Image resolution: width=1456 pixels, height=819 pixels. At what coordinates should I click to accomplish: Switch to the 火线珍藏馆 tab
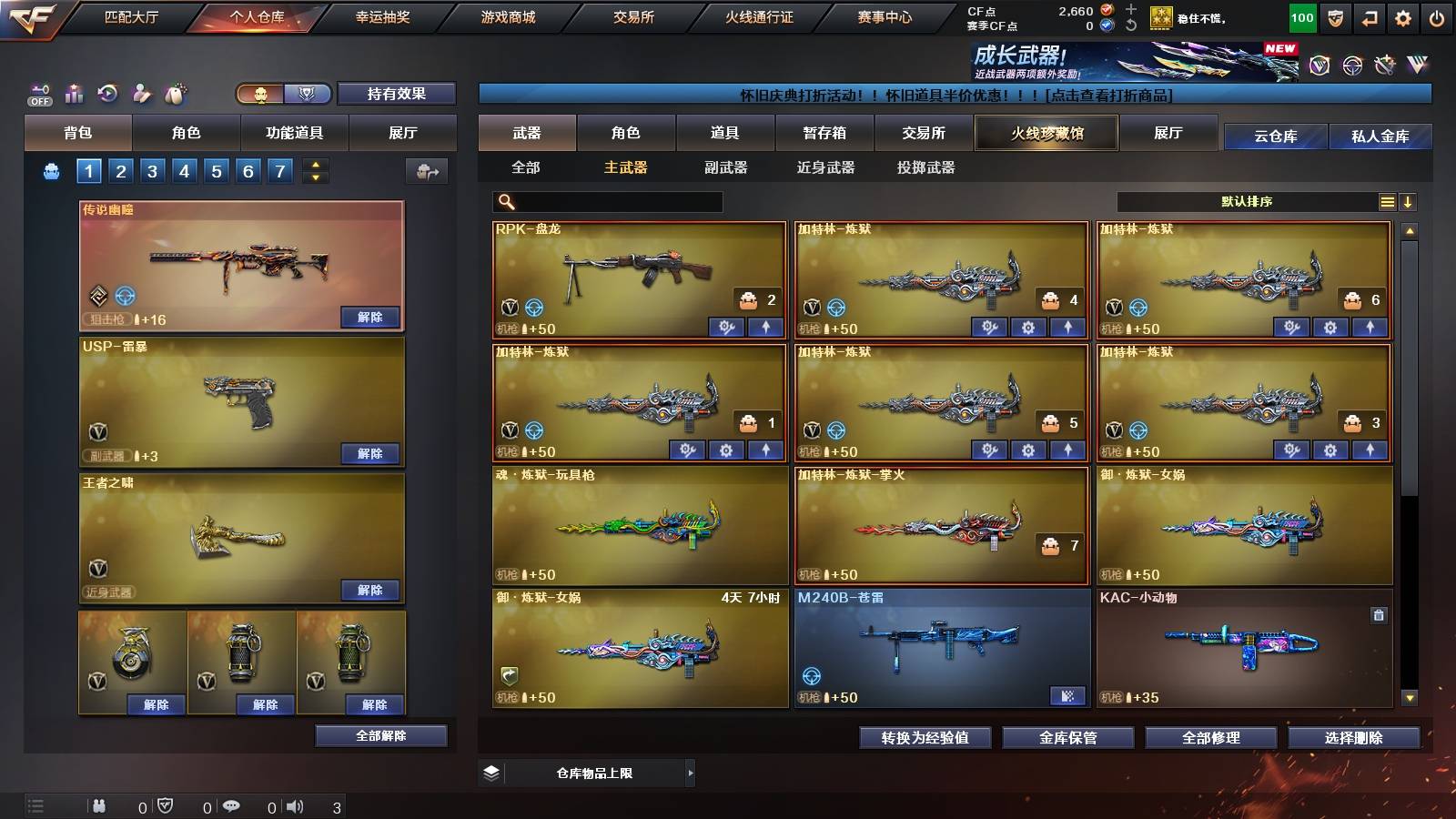click(x=1046, y=133)
